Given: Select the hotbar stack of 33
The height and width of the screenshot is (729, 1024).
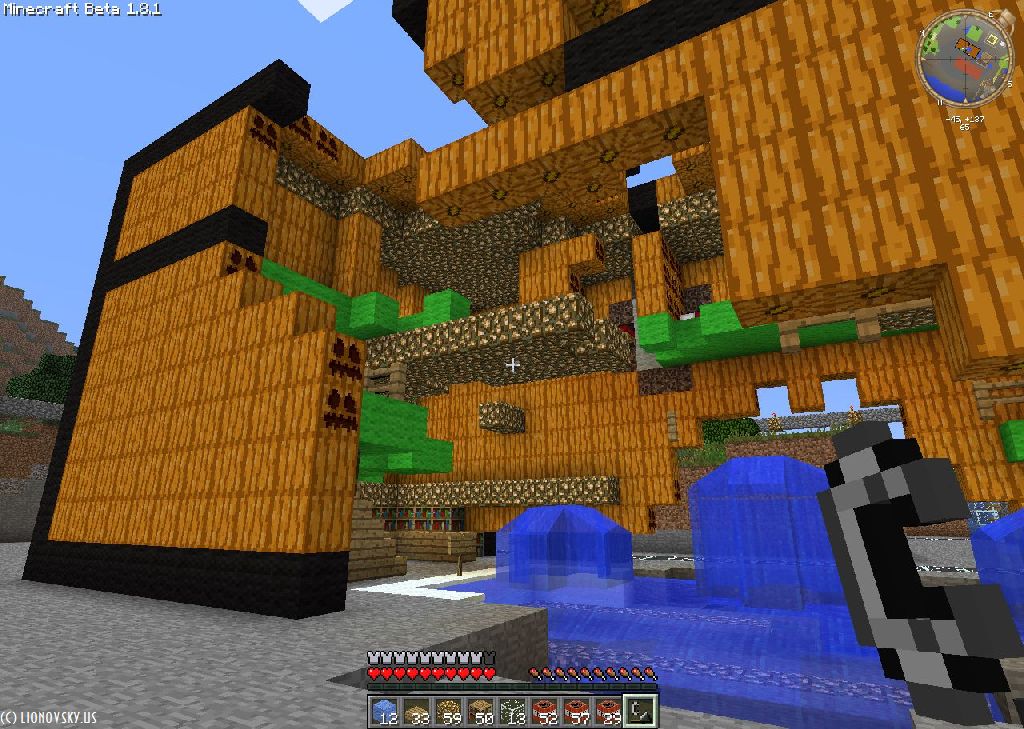Looking at the screenshot, I should tap(415, 711).
